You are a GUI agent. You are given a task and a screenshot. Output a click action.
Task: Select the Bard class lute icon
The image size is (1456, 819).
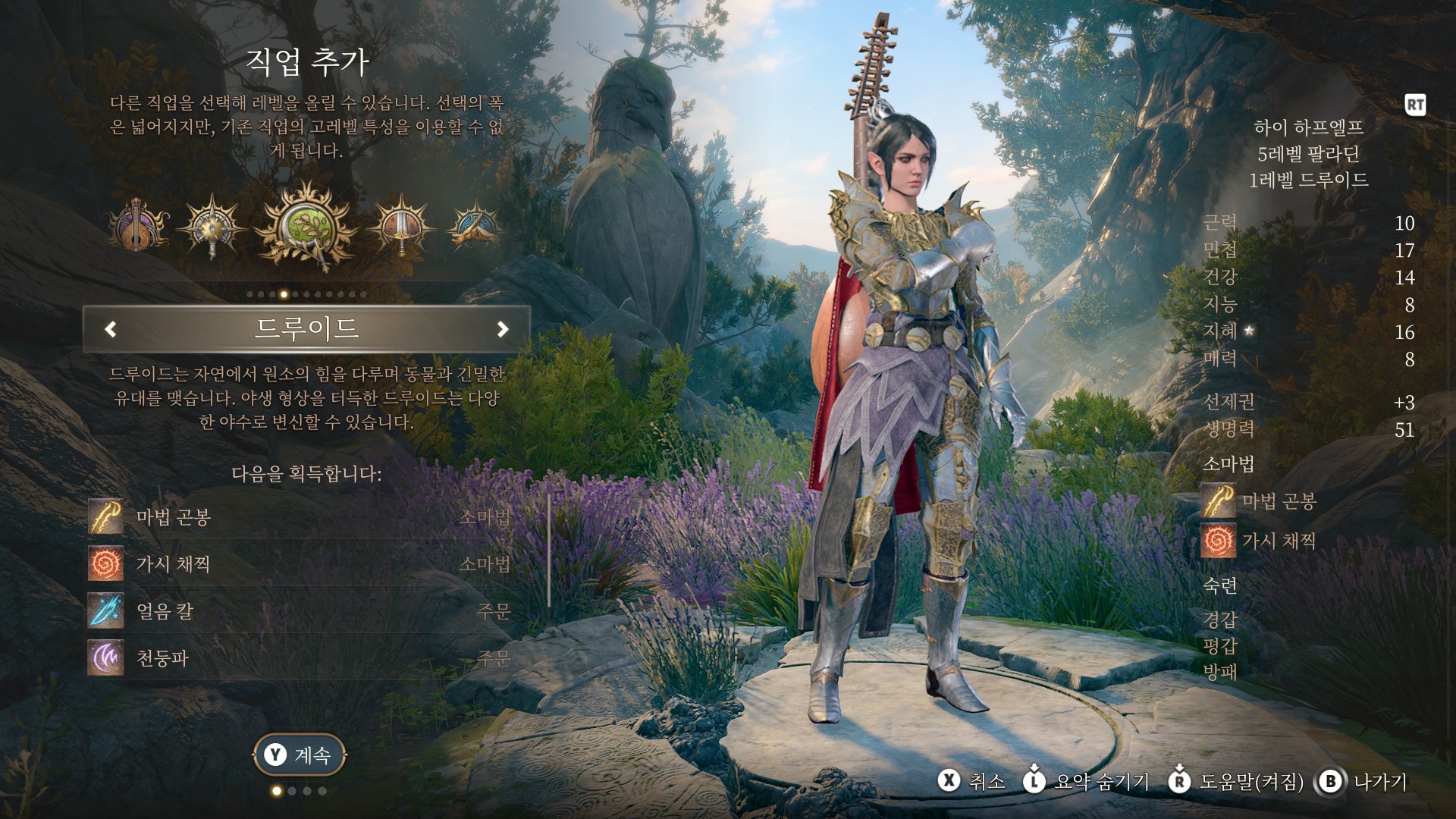(138, 225)
